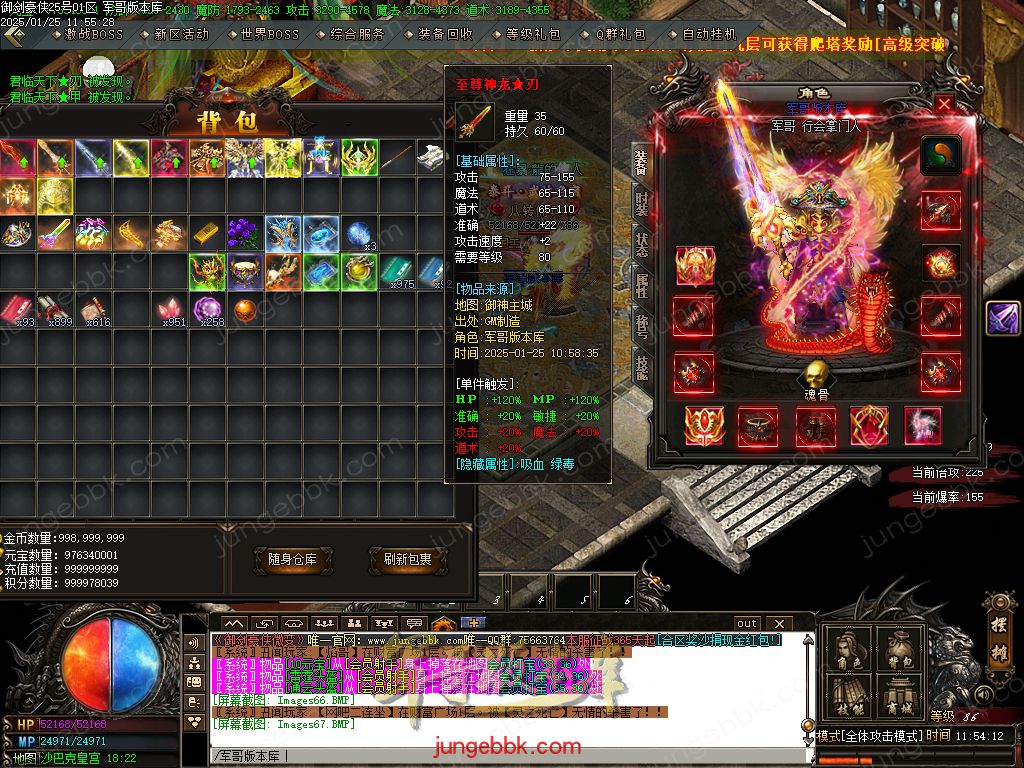Viewport: 1024px width, 768px height.
Task: Open the 属性 attributes tab
Action: (641, 287)
